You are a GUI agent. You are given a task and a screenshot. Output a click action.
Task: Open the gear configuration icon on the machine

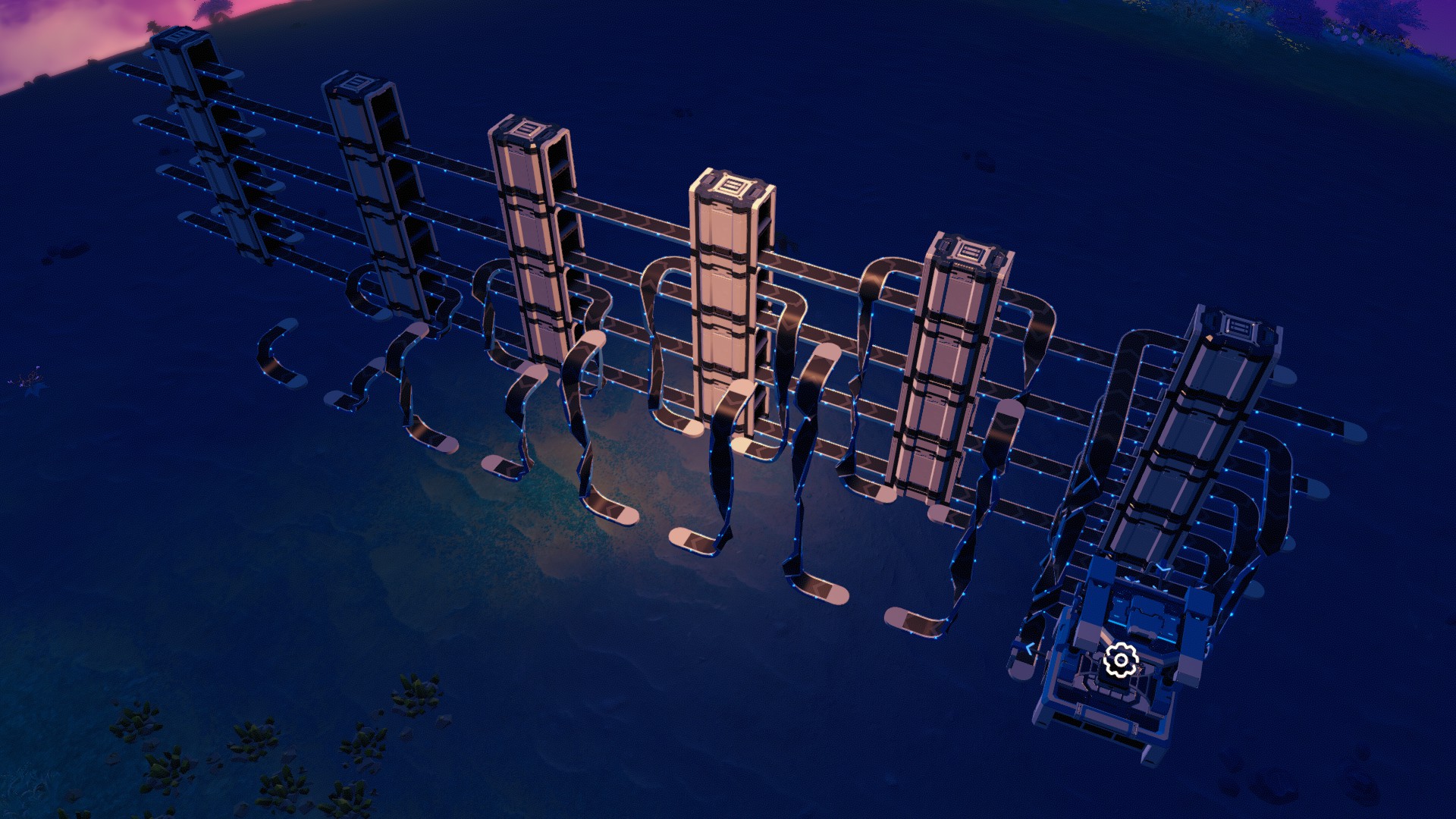[x=1121, y=659]
